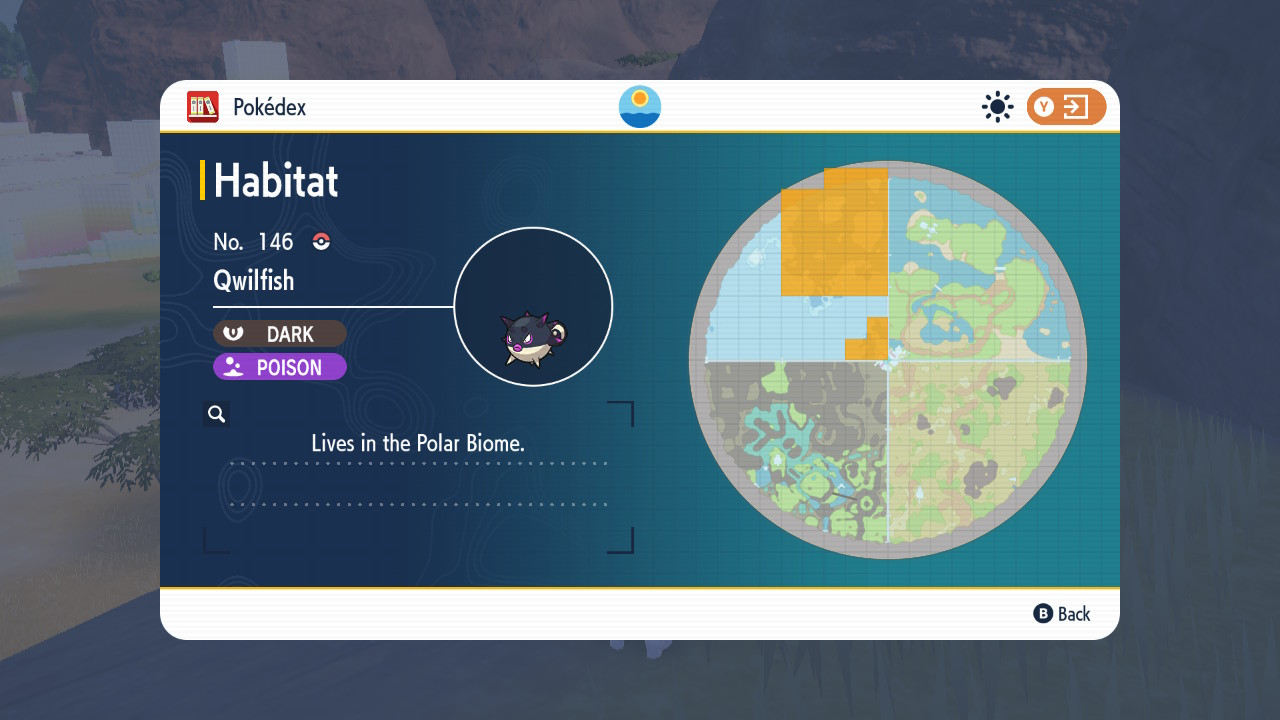Click the DARK type badge

point(280,334)
